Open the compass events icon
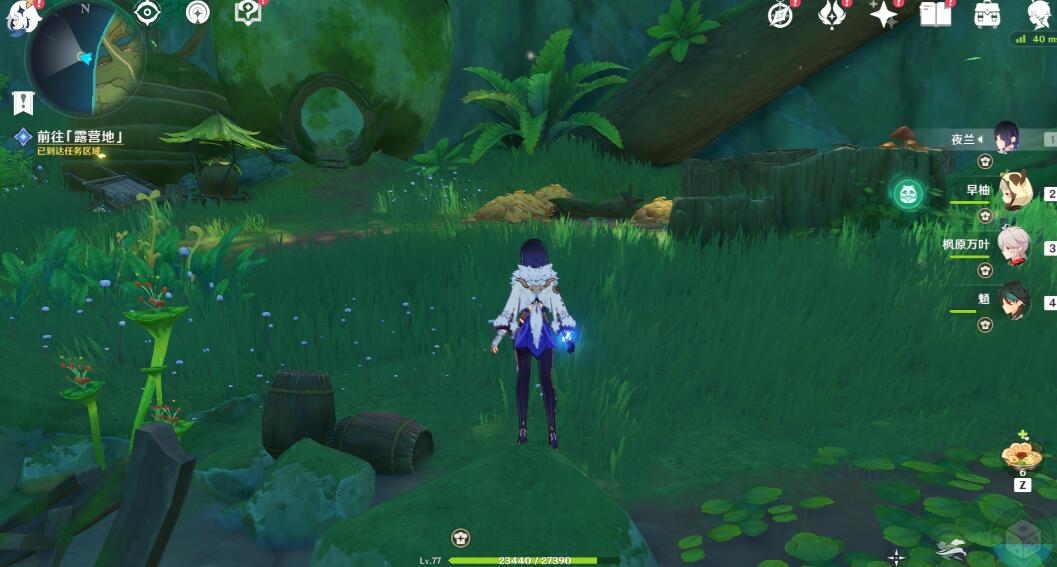 click(780, 14)
